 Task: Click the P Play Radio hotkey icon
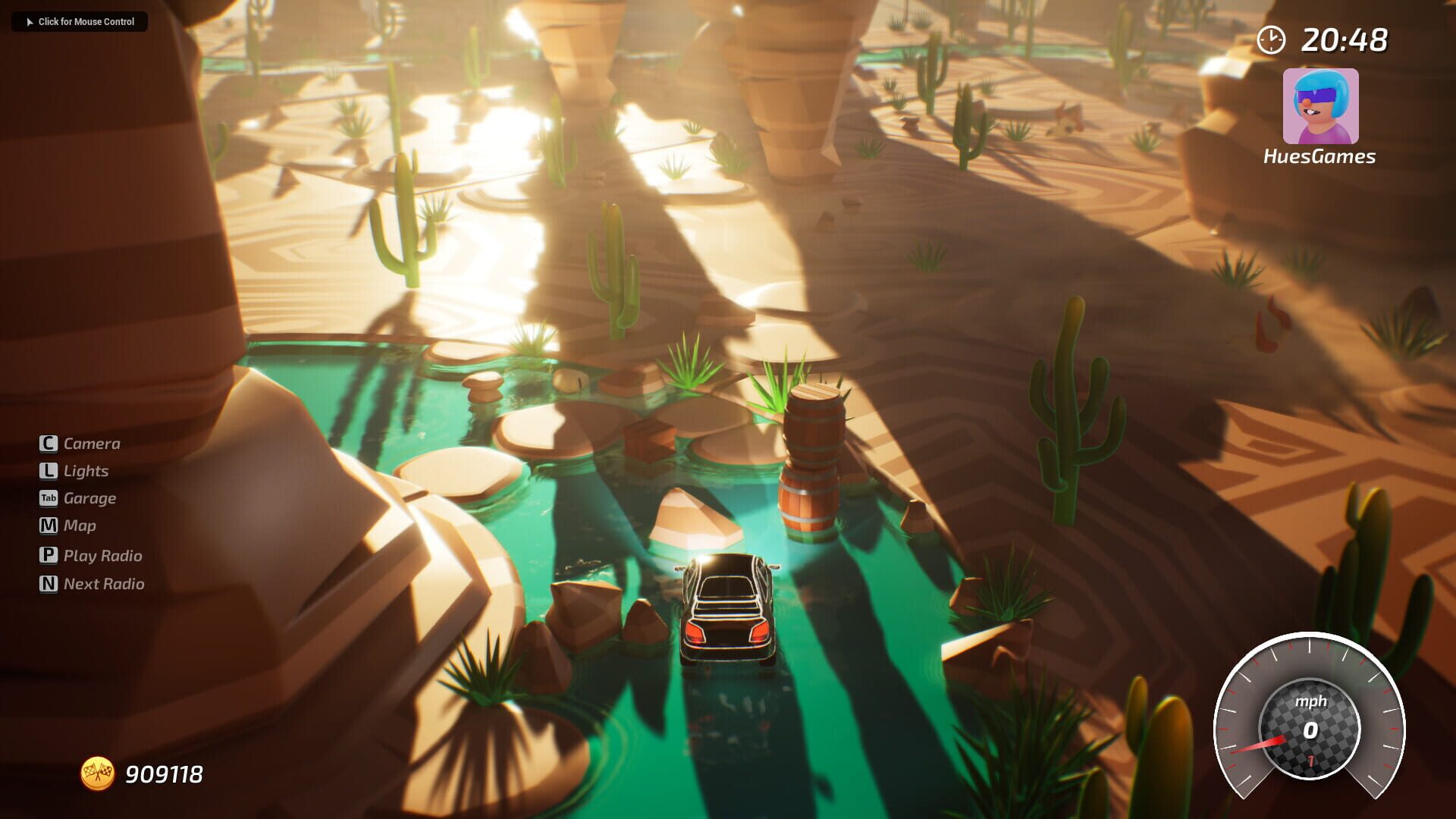[47, 555]
